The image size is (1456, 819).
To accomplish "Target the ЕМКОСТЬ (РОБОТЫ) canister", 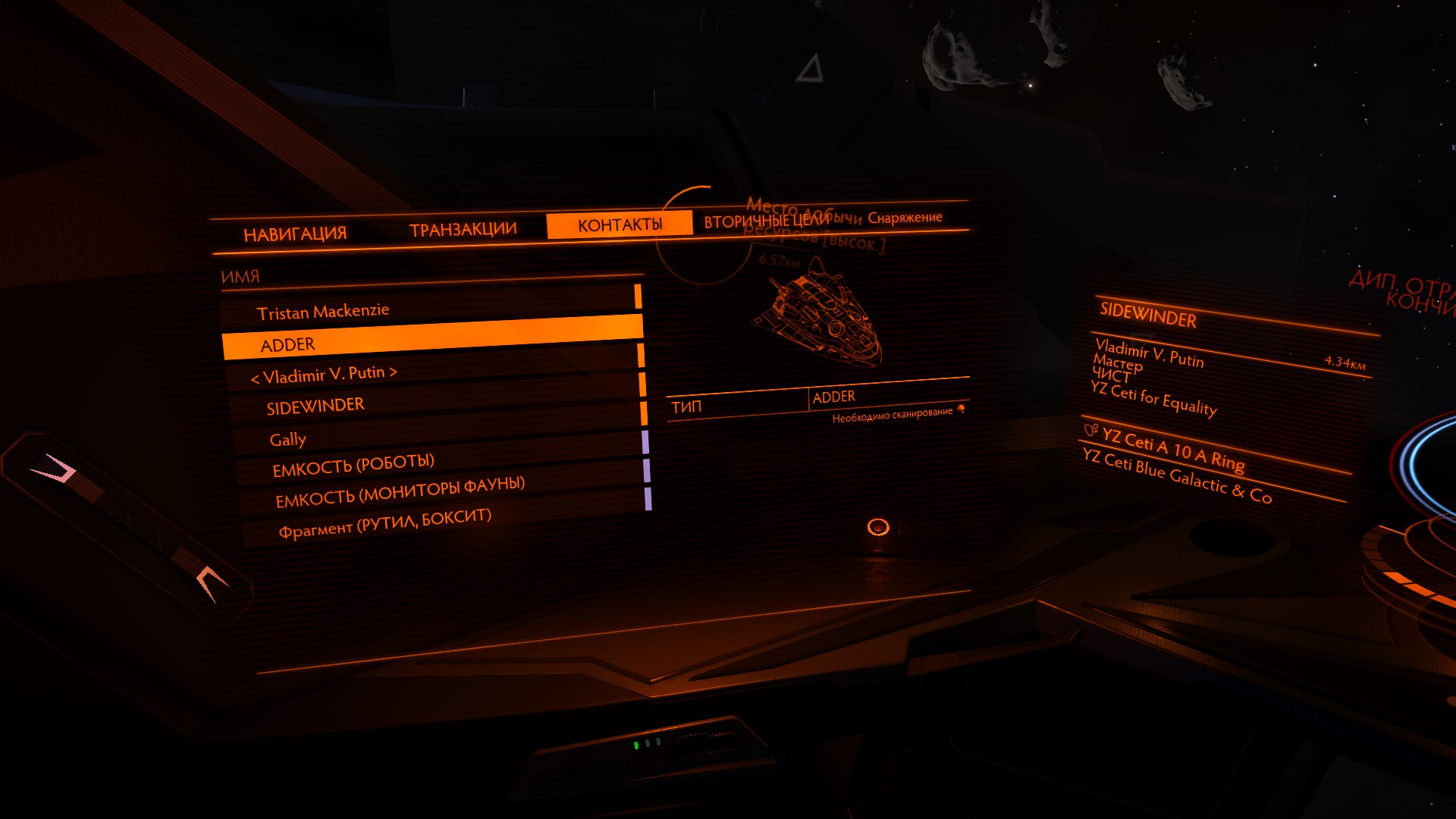I will (353, 466).
